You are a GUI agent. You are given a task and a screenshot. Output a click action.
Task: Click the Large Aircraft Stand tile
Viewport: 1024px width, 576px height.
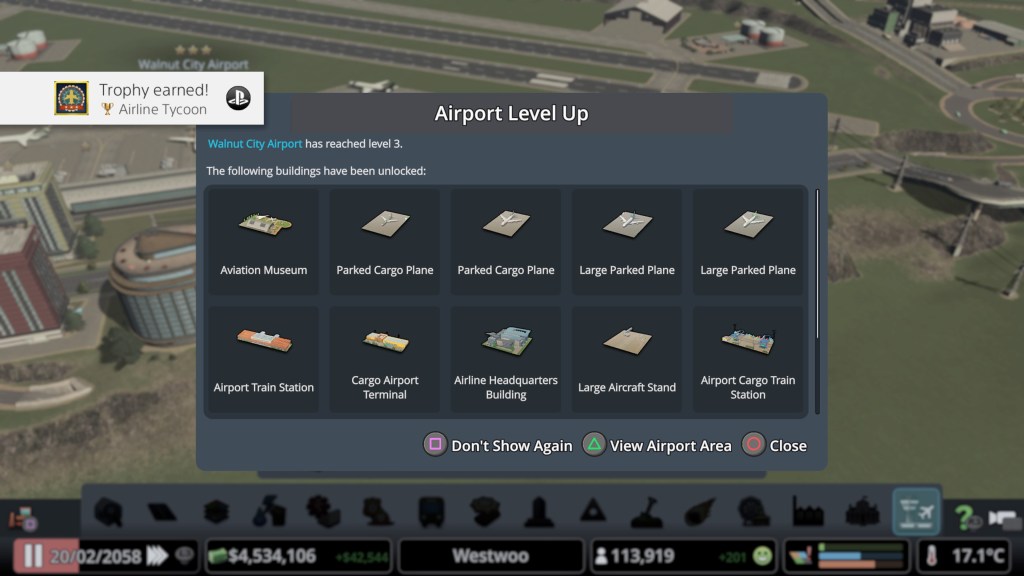click(x=627, y=359)
